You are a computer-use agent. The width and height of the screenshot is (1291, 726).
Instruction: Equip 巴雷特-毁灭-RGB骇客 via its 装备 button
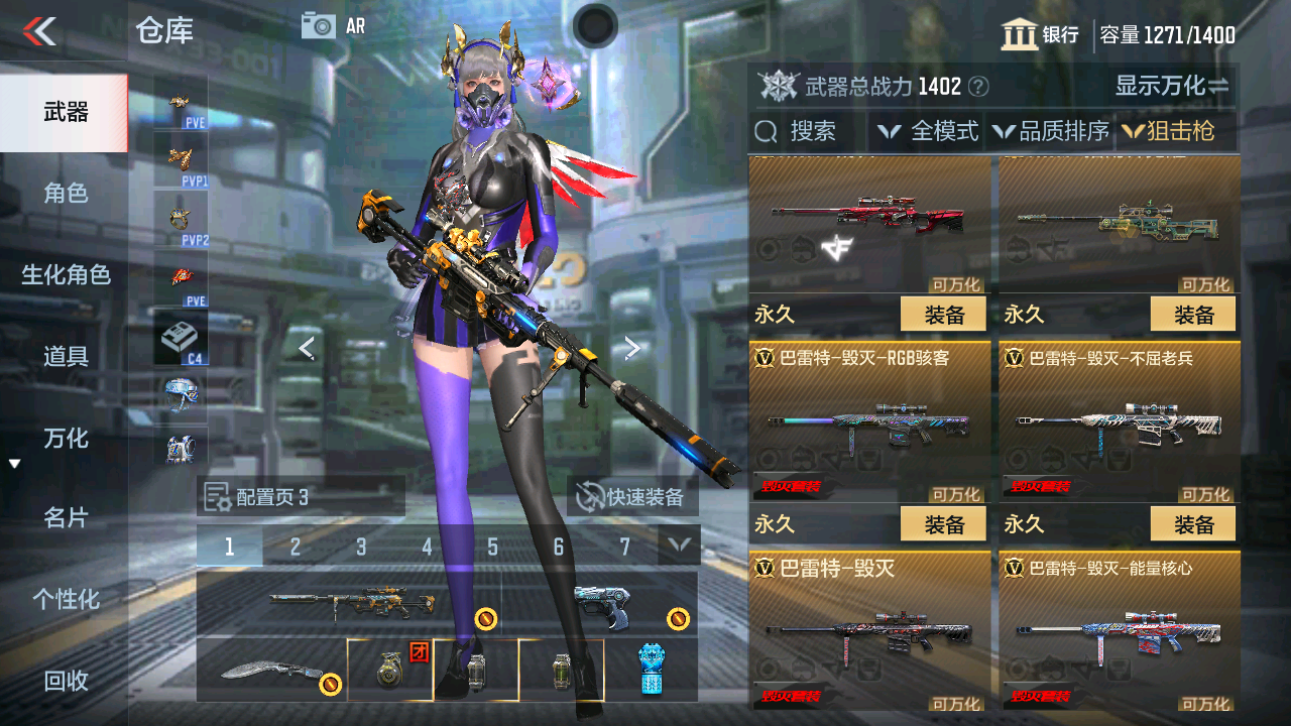pos(941,523)
